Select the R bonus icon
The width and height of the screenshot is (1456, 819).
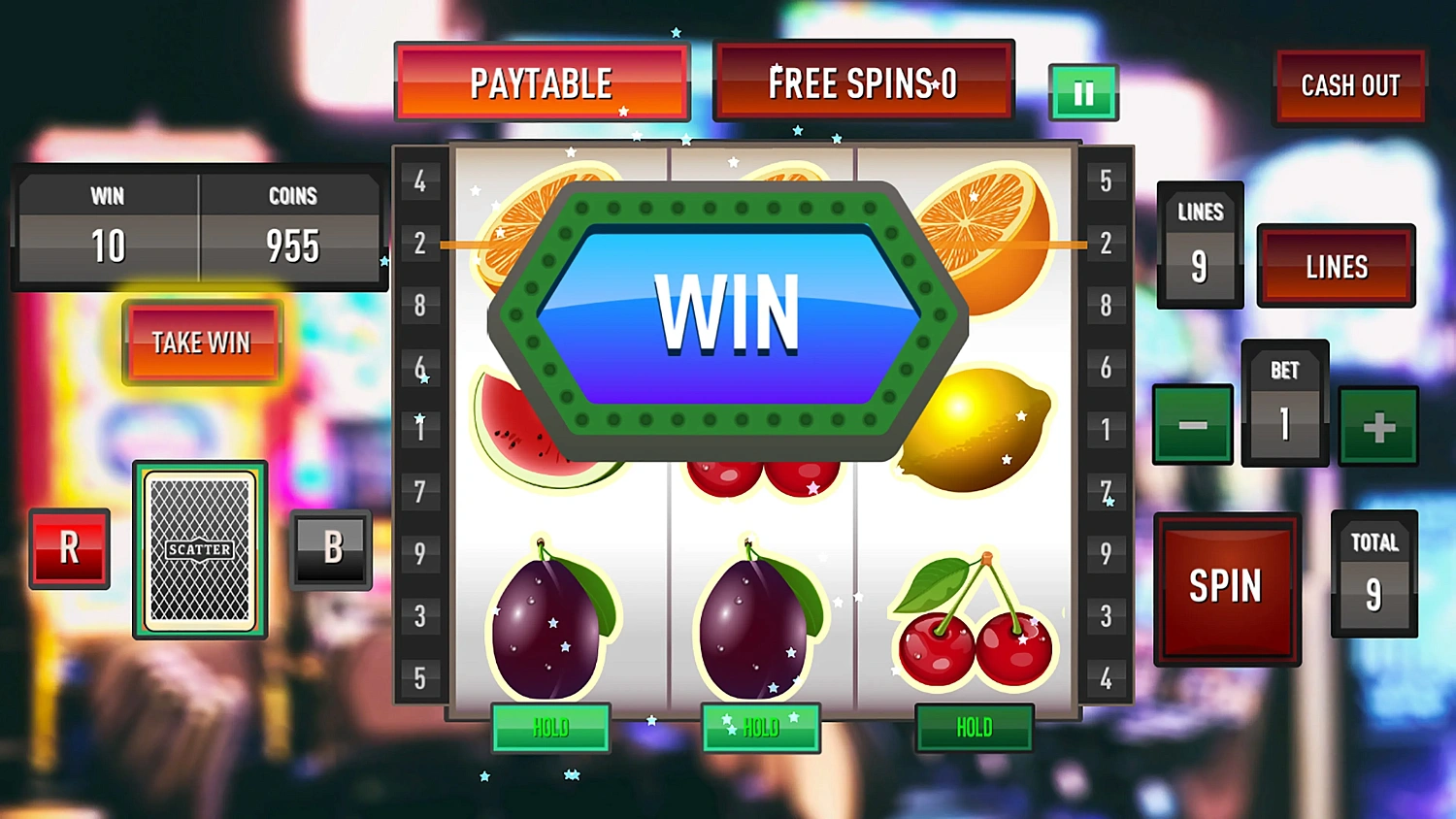tap(68, 548)
